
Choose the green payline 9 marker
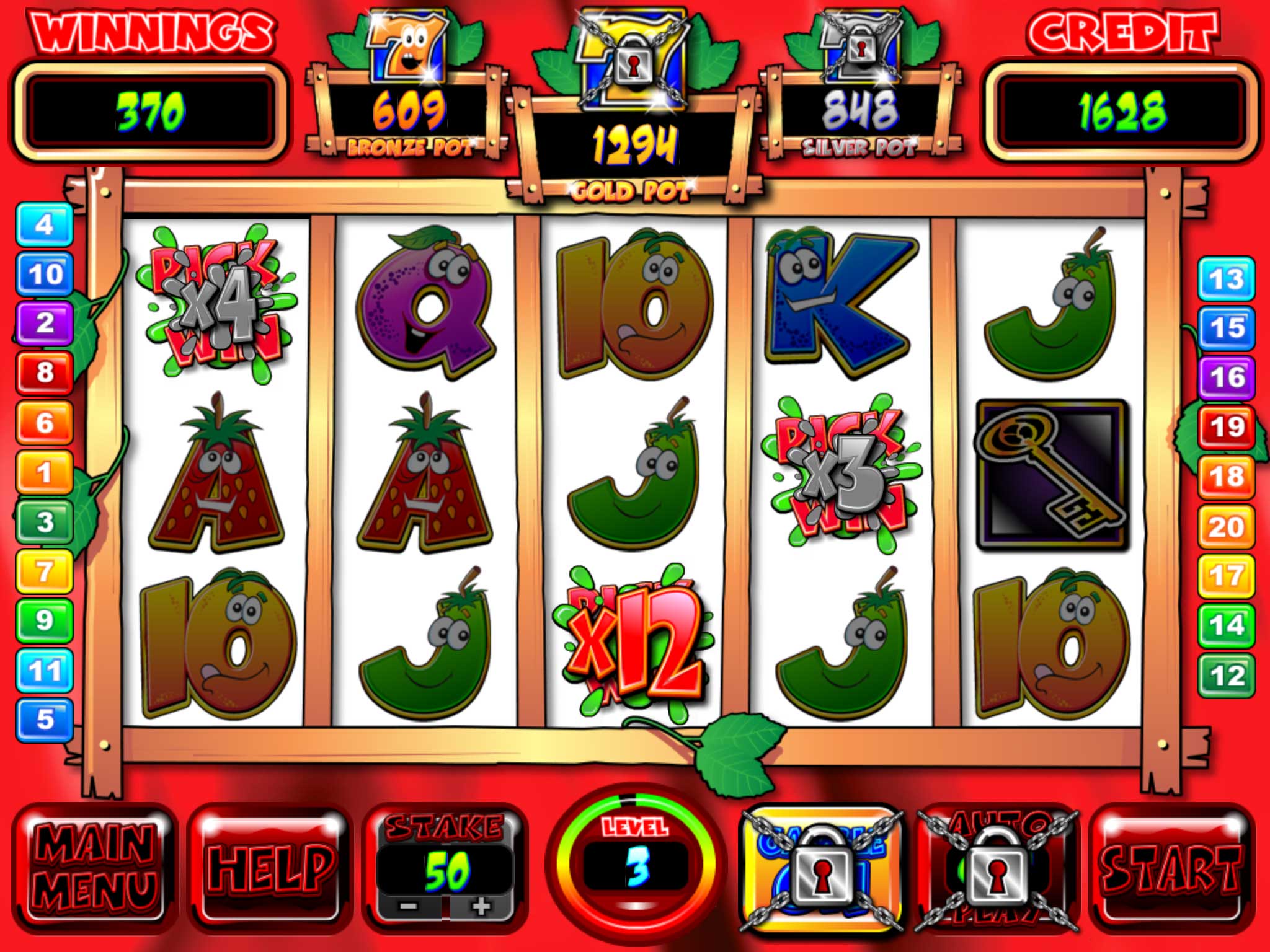(x=44, y=620)
